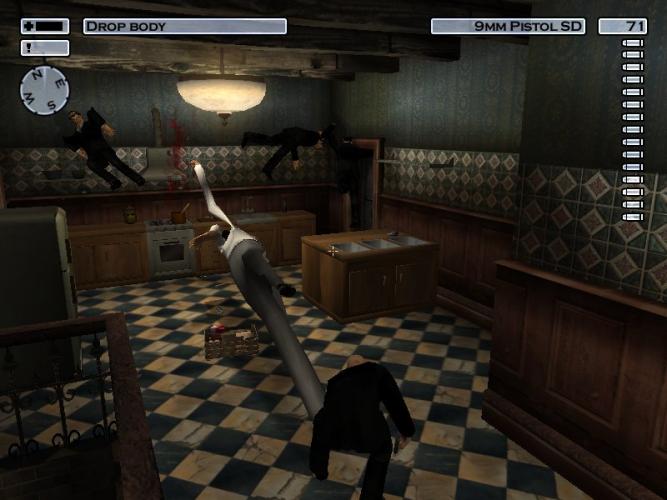This screenshot has height=500, width=667.
Task: Click the 9mm Pistol SD weapon label
Action: [508, 26]
